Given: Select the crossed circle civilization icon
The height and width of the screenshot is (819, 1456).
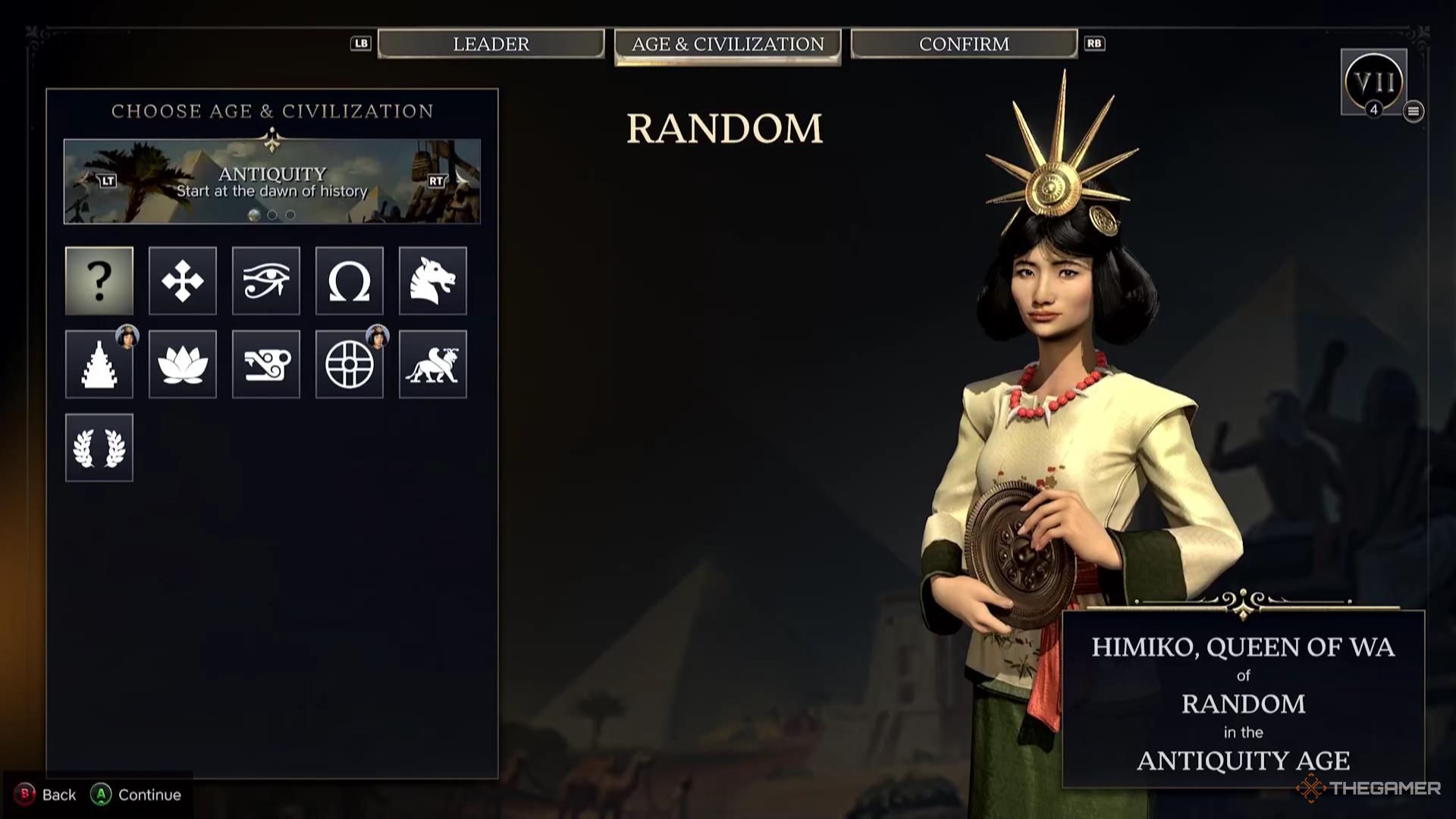Looking at the screenshot, I should tap(350, 364).
